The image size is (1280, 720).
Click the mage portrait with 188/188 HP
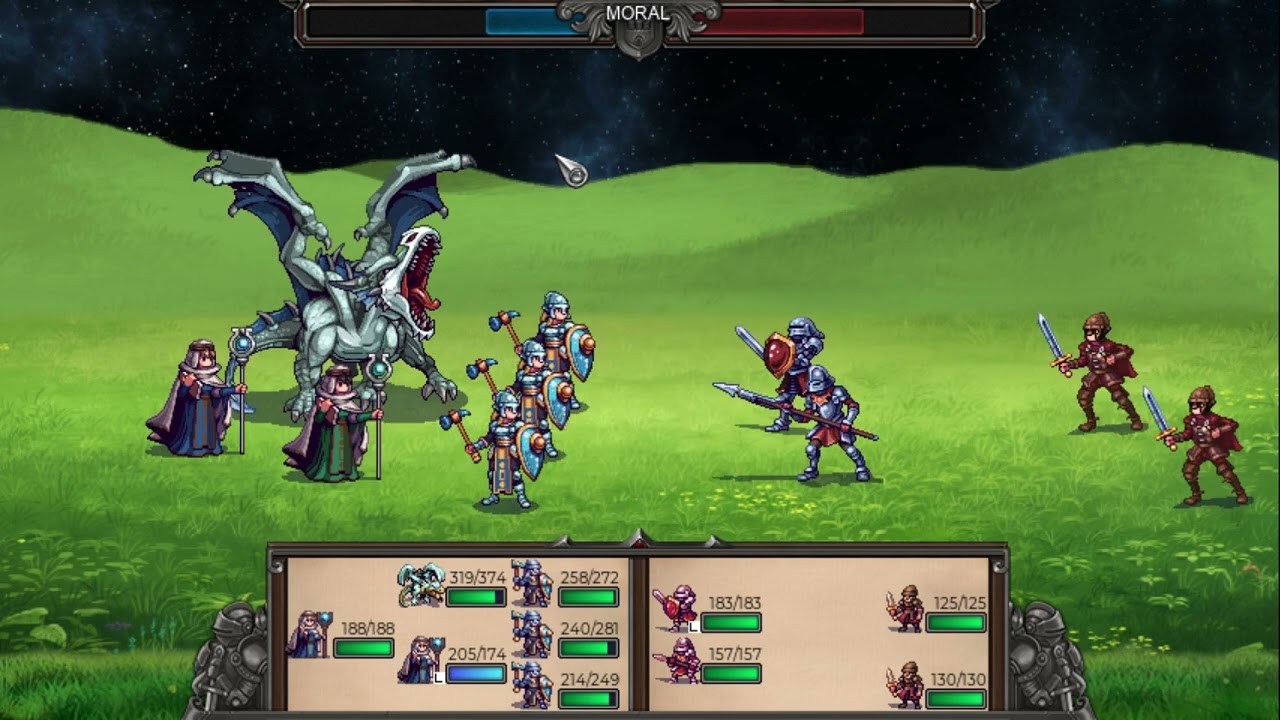click(309, 635)
